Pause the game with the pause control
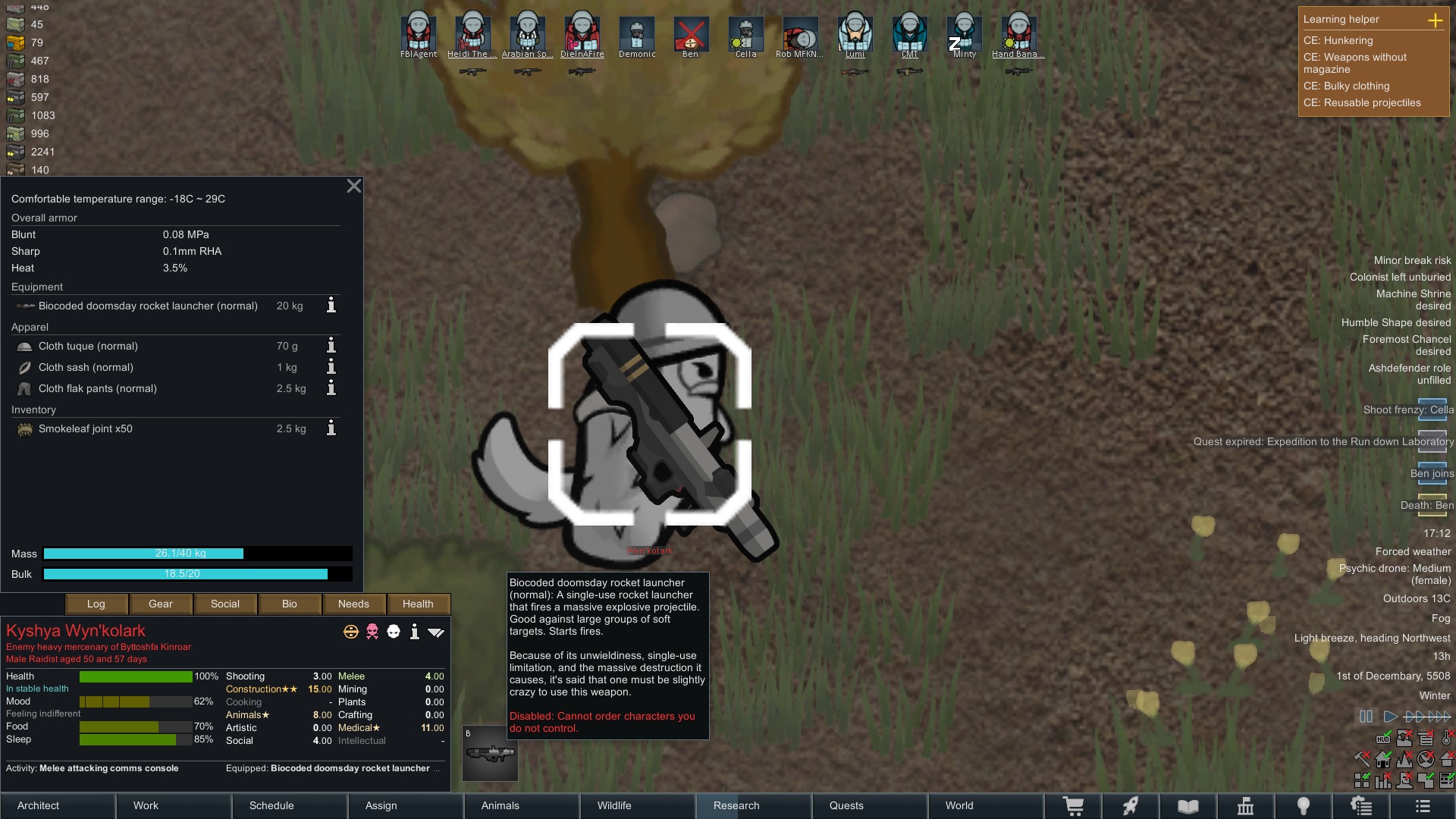 1366,716
